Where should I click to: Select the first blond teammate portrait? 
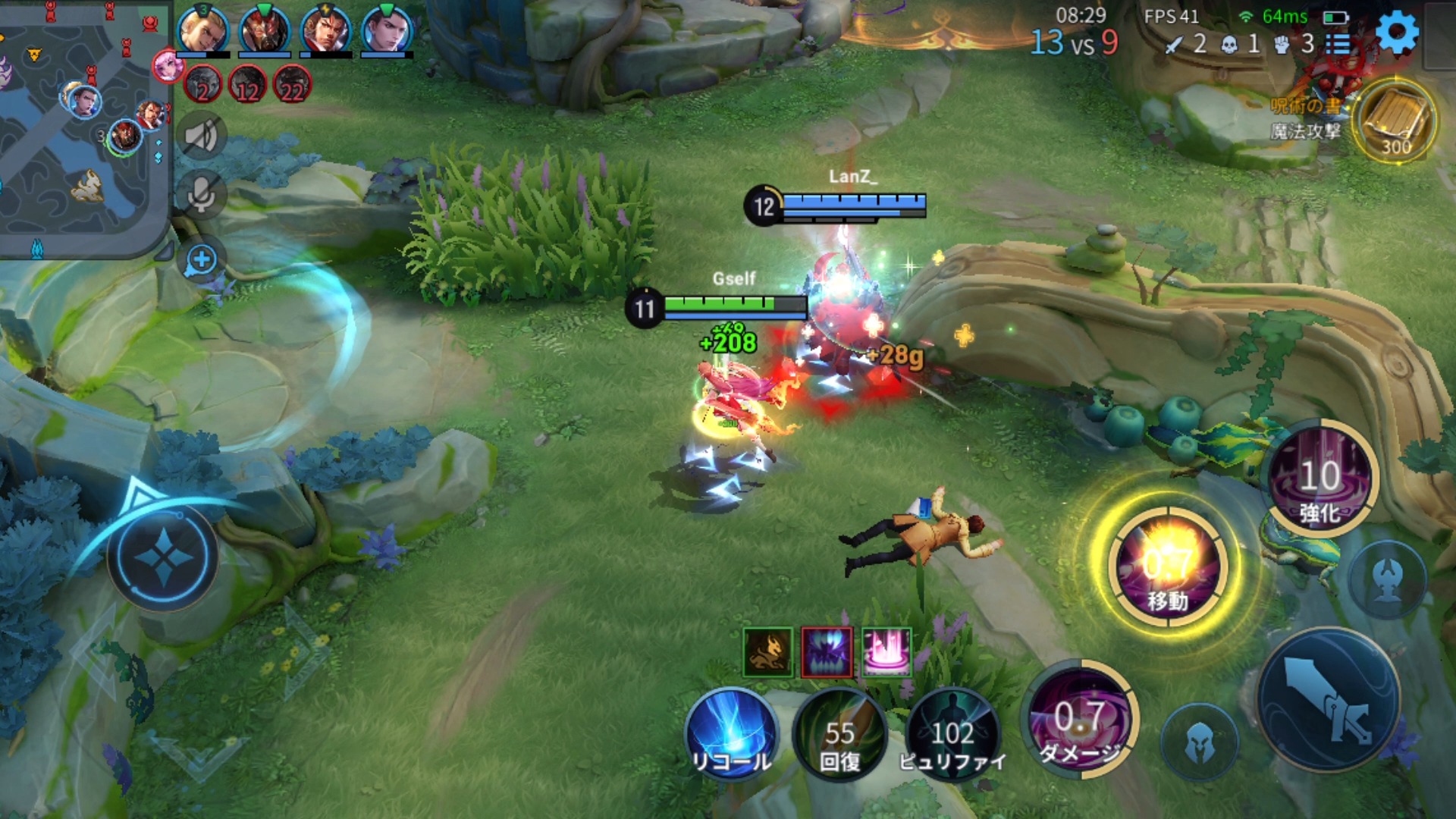click(202, 30)
